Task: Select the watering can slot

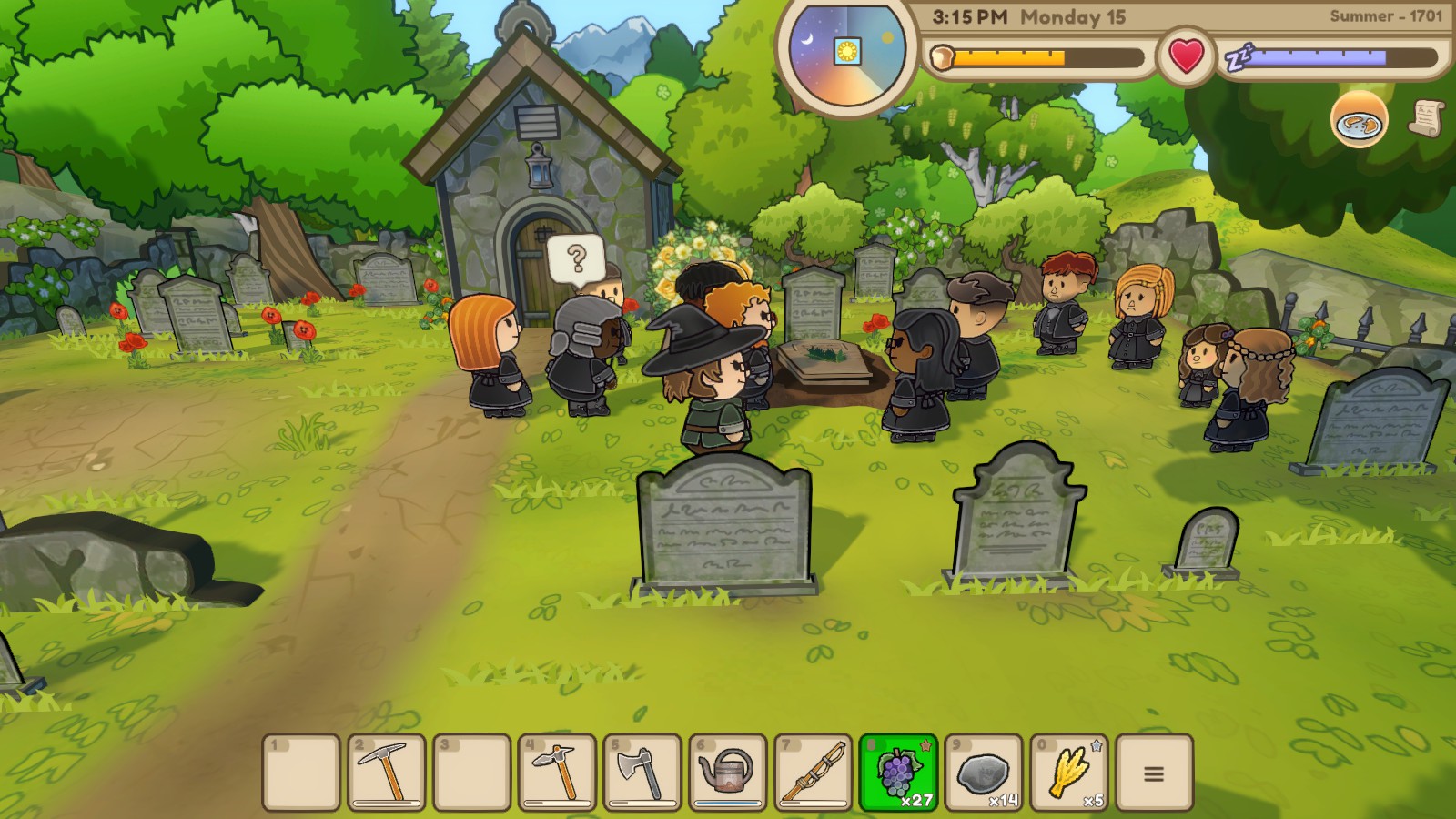Action: click(x=728, y=773)
